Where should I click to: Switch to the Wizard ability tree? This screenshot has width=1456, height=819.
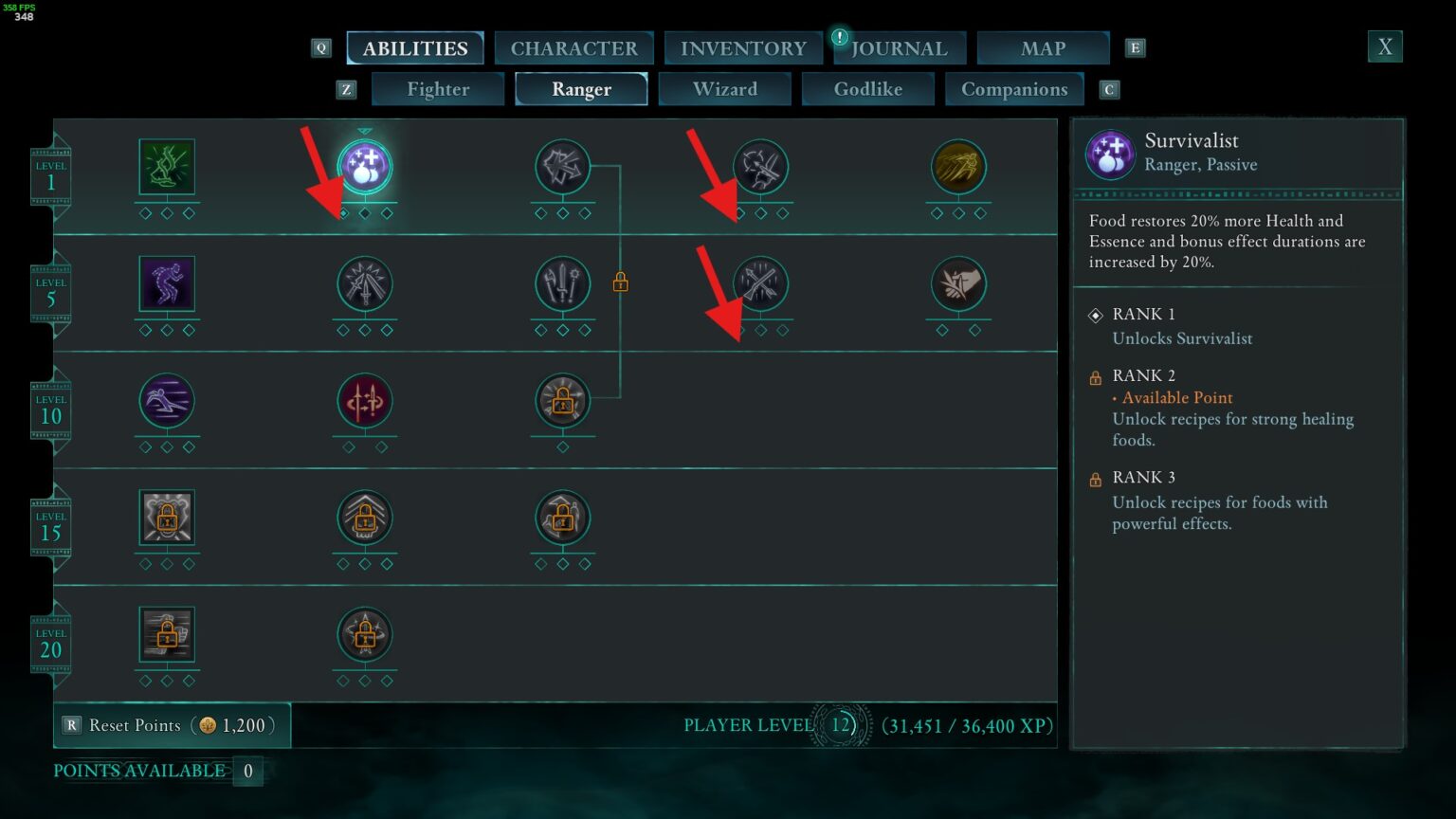[724, 89]
